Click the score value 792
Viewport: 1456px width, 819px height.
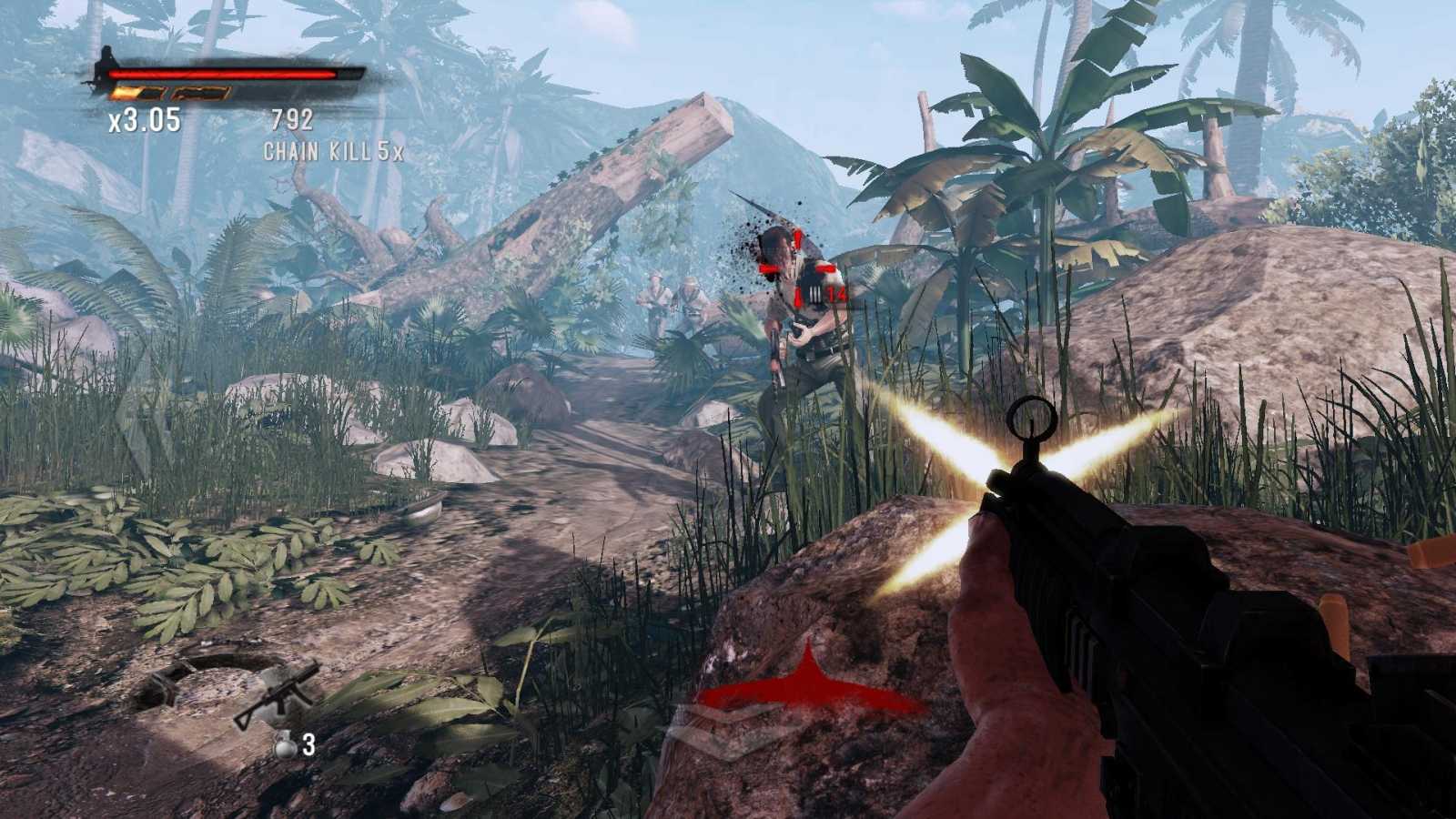click(291, 116)
